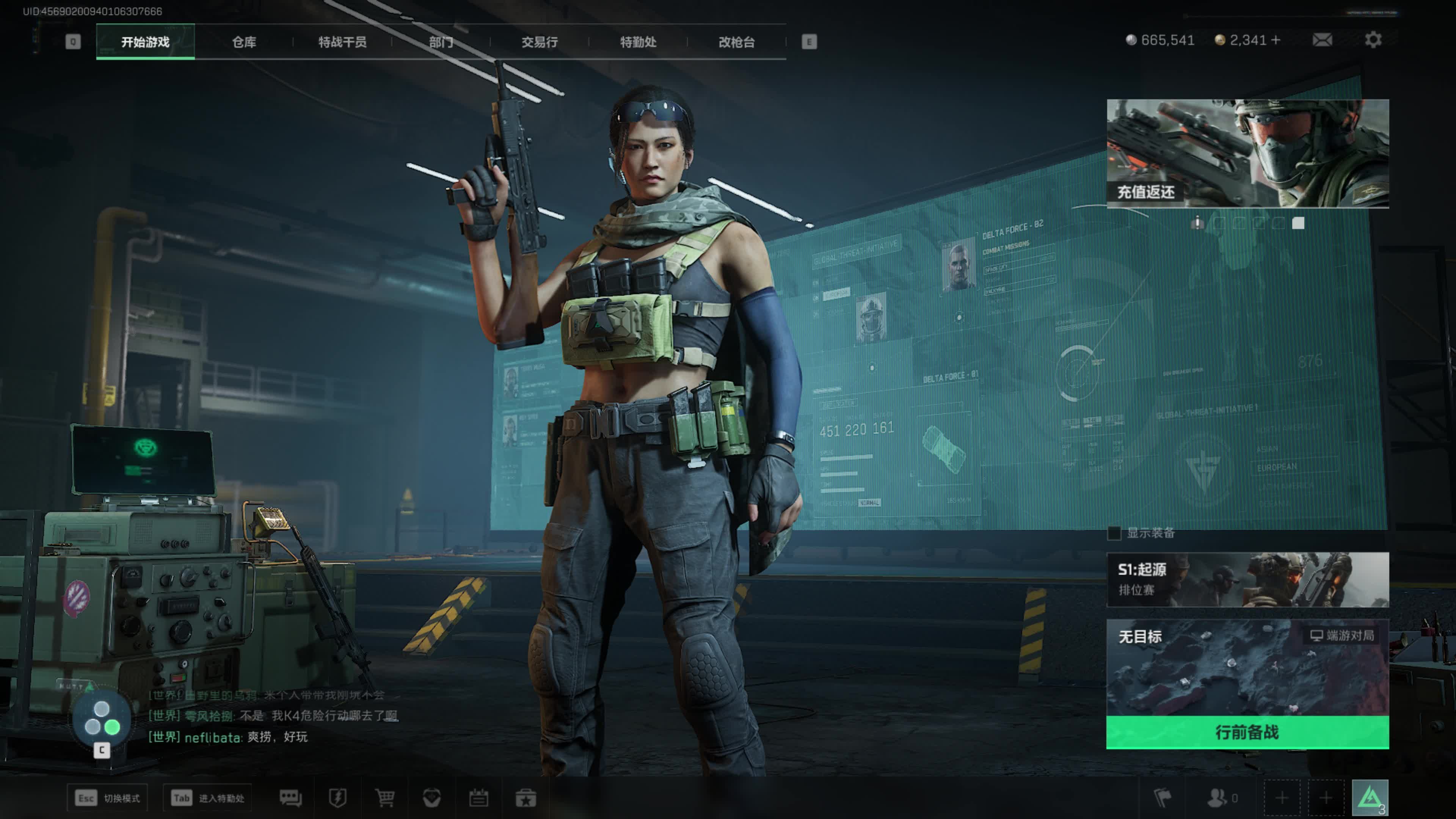Open settings via the gear icon
This screenshot has width=1456, height=819.
pos(1373,40)
